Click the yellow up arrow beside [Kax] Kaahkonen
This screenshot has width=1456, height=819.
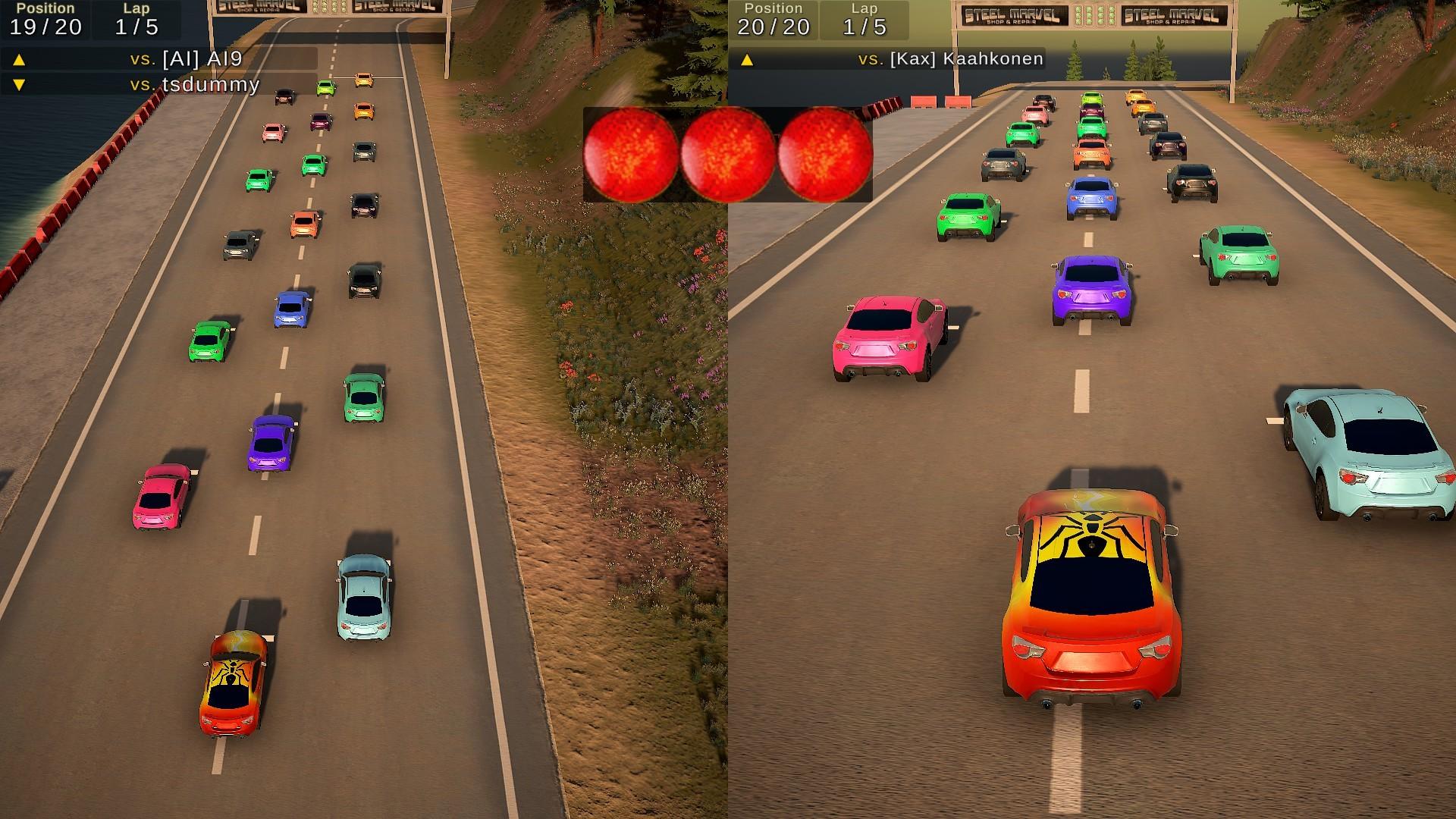tap(747, 58)
